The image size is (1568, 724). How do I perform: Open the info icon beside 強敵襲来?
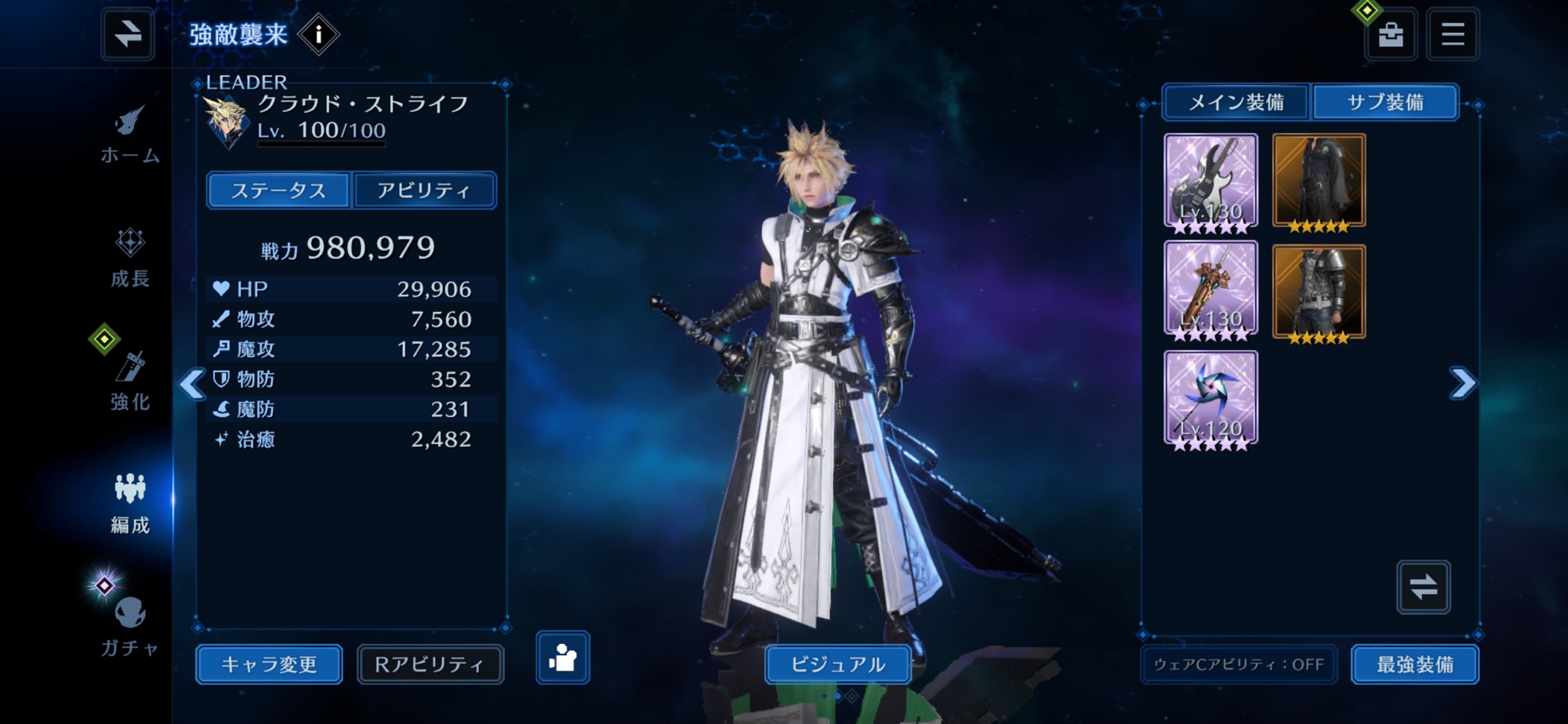pos(318,34)
